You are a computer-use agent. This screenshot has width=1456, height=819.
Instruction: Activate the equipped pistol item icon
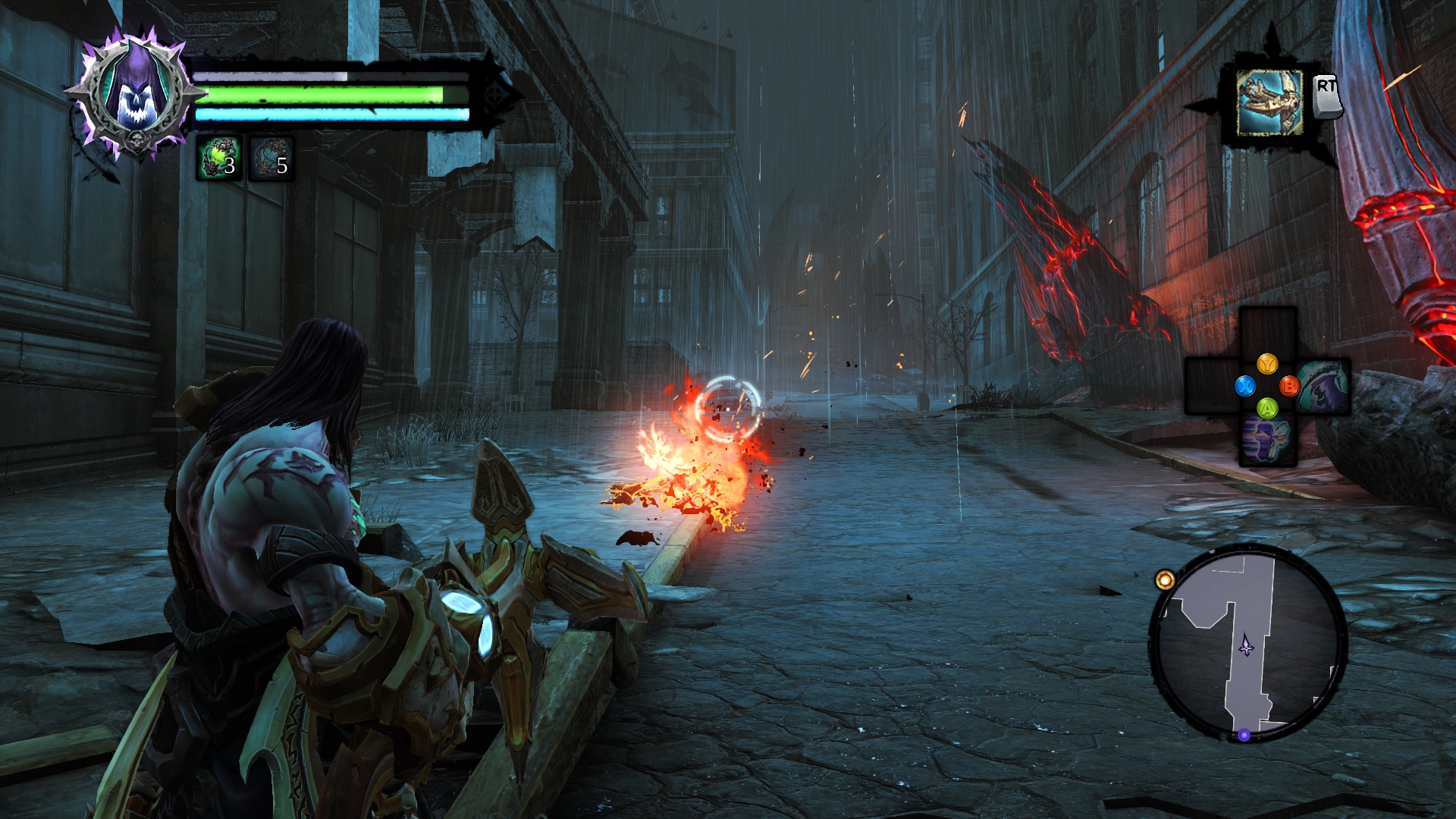1269,103
